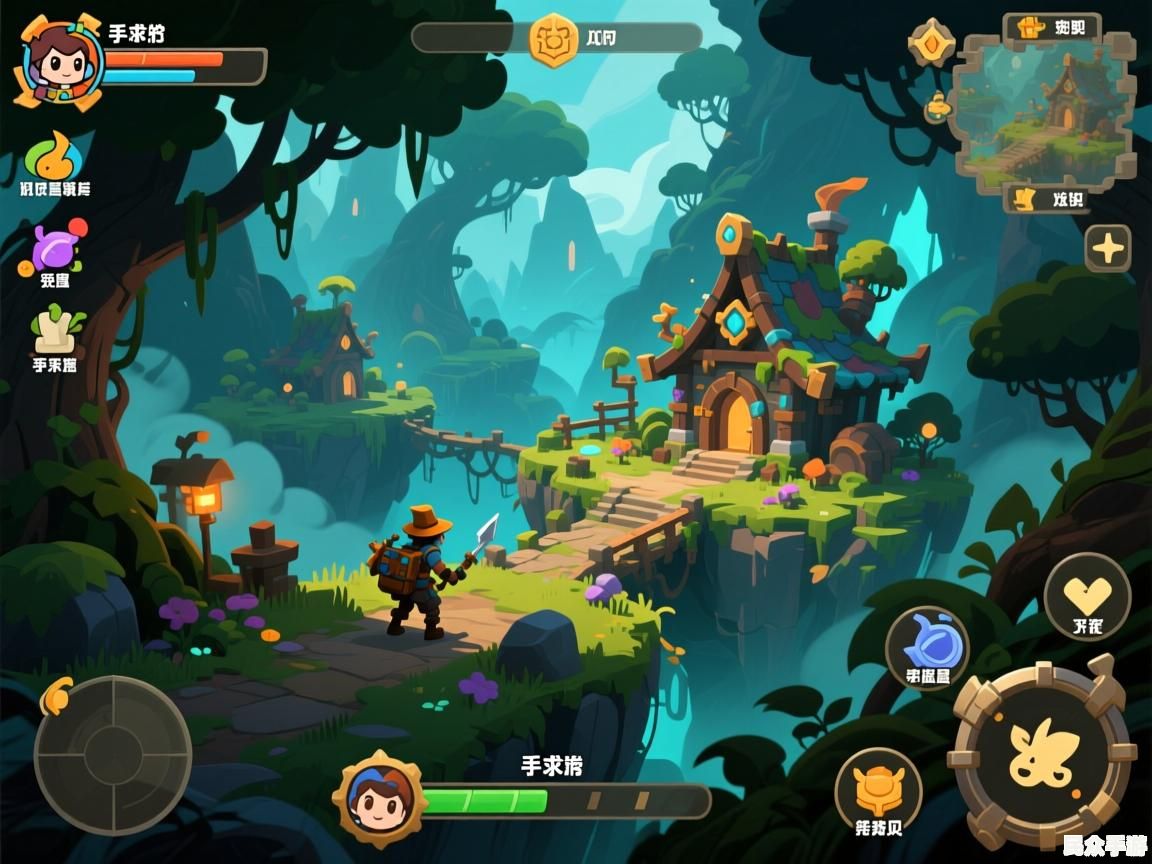Open the player portrait in the top-left
This screenshot has height=864, width=1152.
click(x=59, y=61)
